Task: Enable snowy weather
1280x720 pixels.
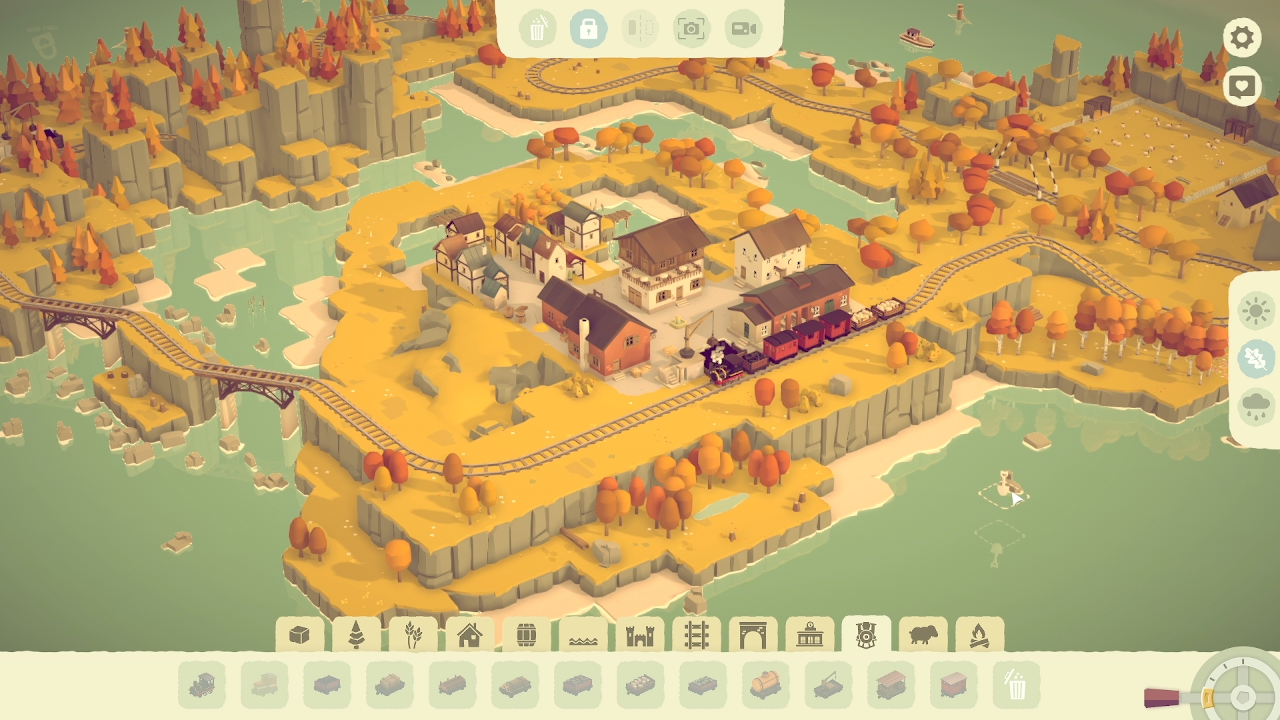Action: (1256, 359)
